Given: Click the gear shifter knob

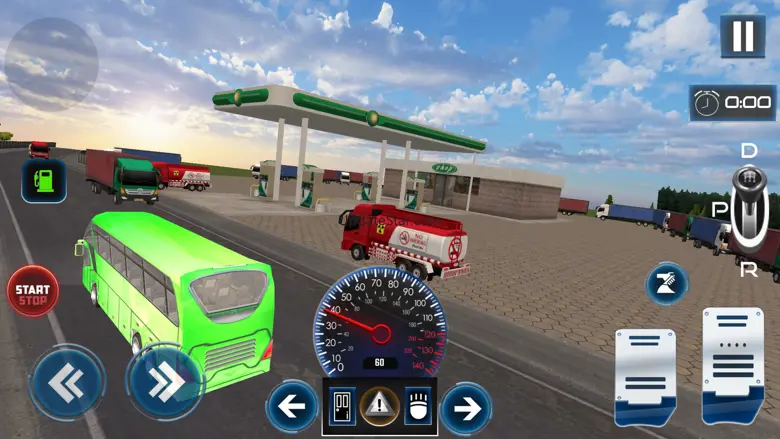Looking at the screenshot, I should coord(746,192).
